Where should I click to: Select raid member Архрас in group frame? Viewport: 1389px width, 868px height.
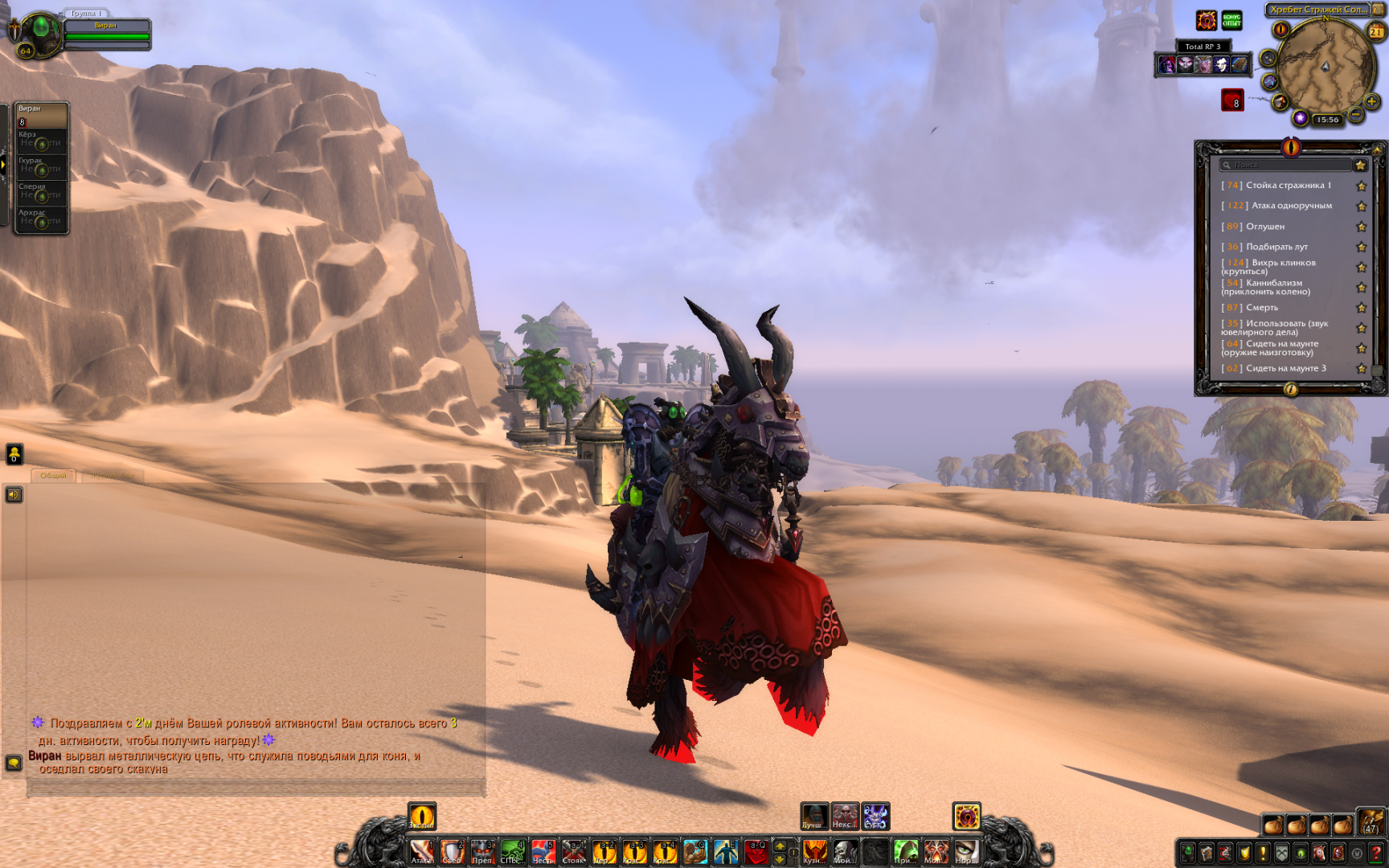click(40, 219)
